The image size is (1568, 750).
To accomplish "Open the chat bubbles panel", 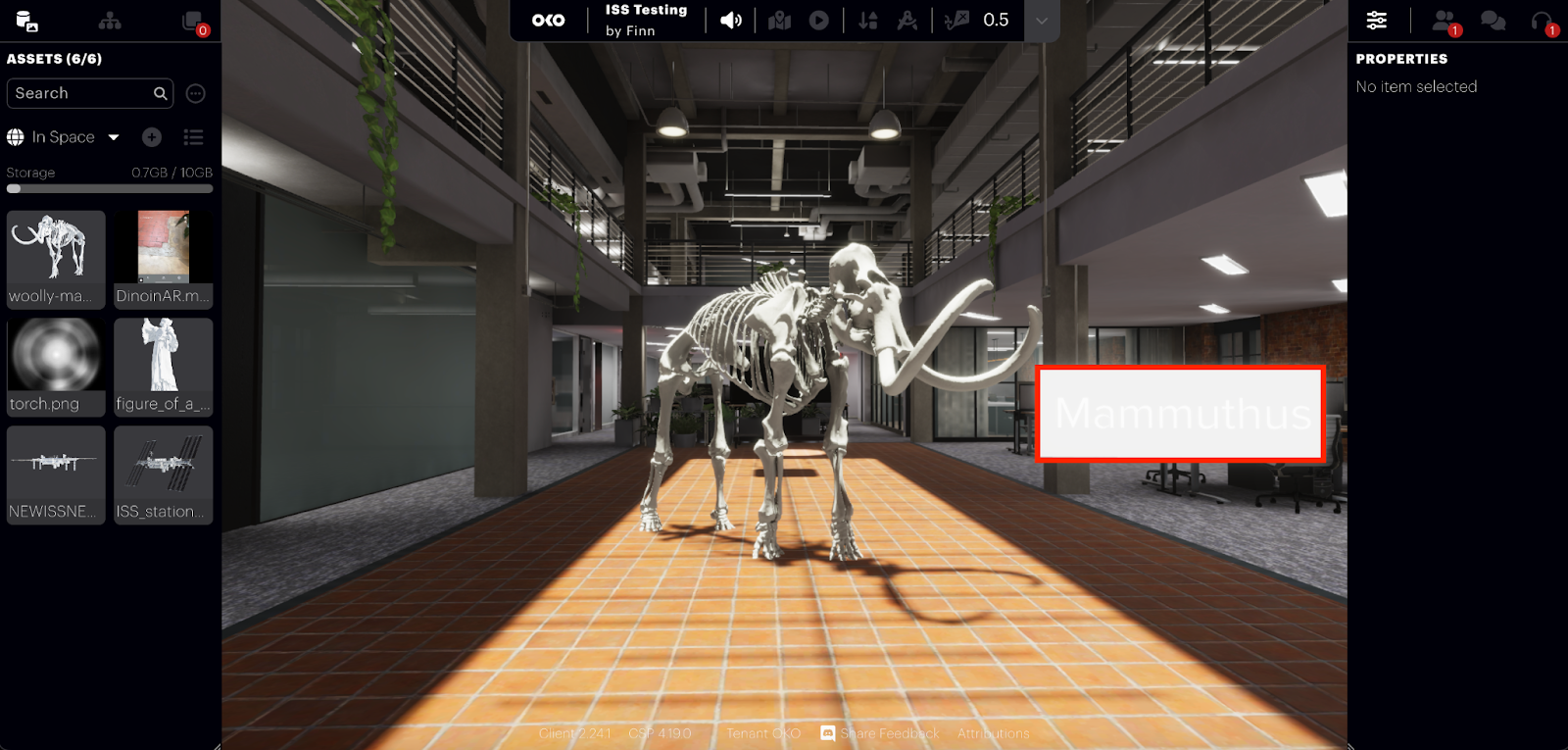I will pyautogui.click(x=1493, y=21).
